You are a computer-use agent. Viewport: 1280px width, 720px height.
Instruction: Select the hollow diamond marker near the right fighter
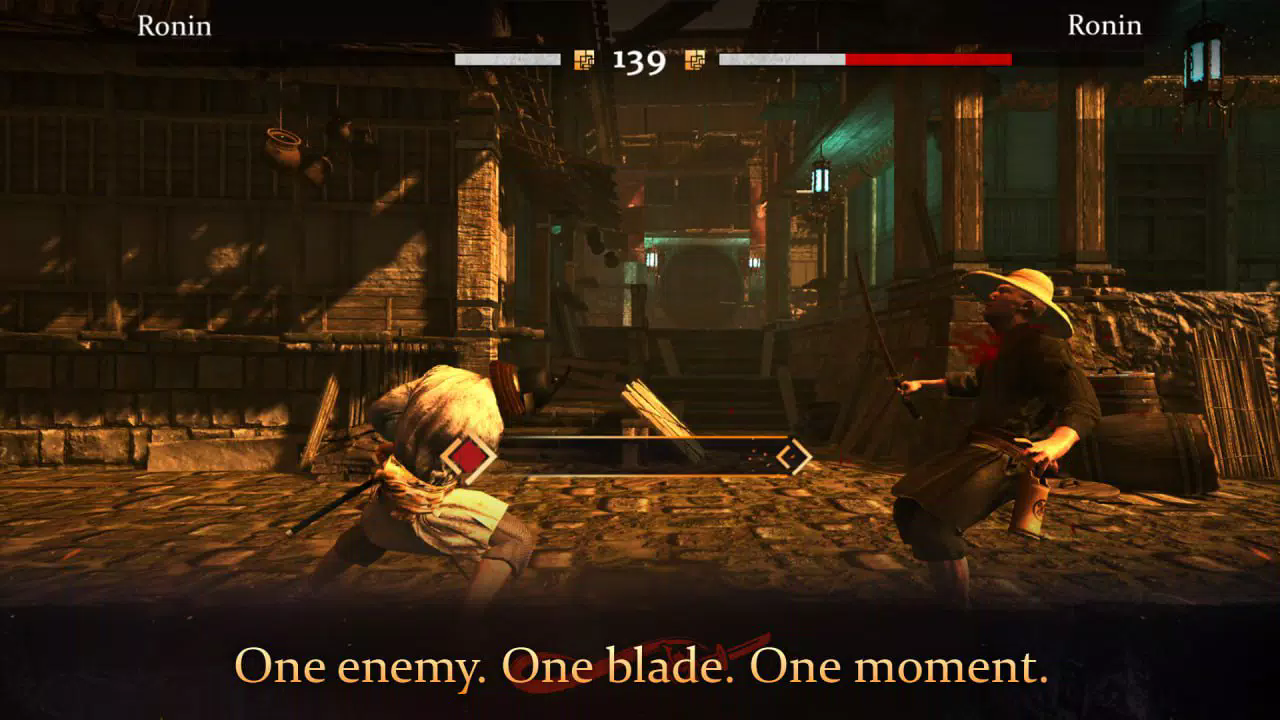point(793,456)
